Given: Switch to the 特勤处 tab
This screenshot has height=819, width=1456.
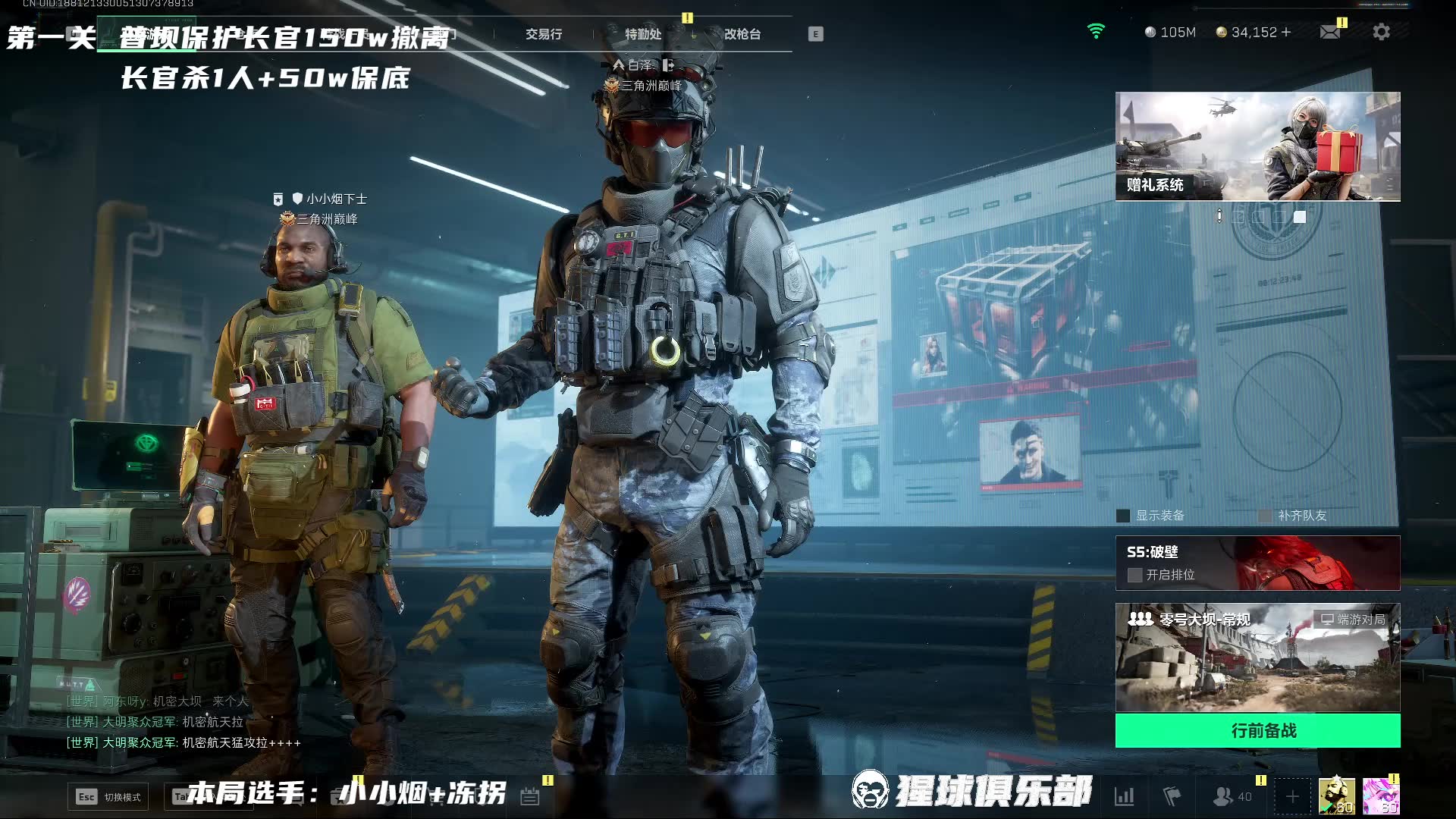Looking at the screenshot, I should coord(642,34).
